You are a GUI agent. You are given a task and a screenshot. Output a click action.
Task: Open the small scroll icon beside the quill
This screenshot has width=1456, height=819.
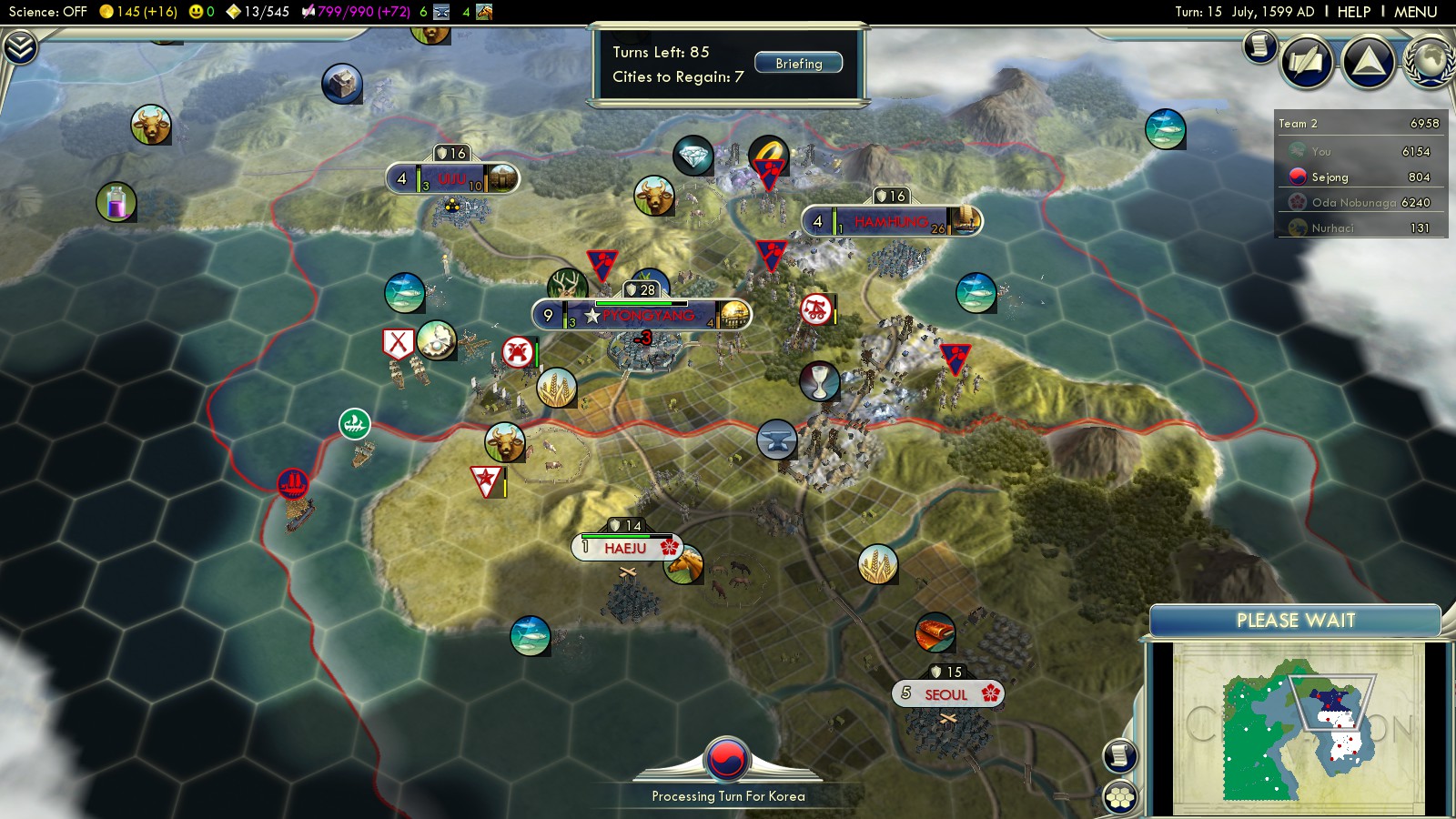[x=1260, y=45]
